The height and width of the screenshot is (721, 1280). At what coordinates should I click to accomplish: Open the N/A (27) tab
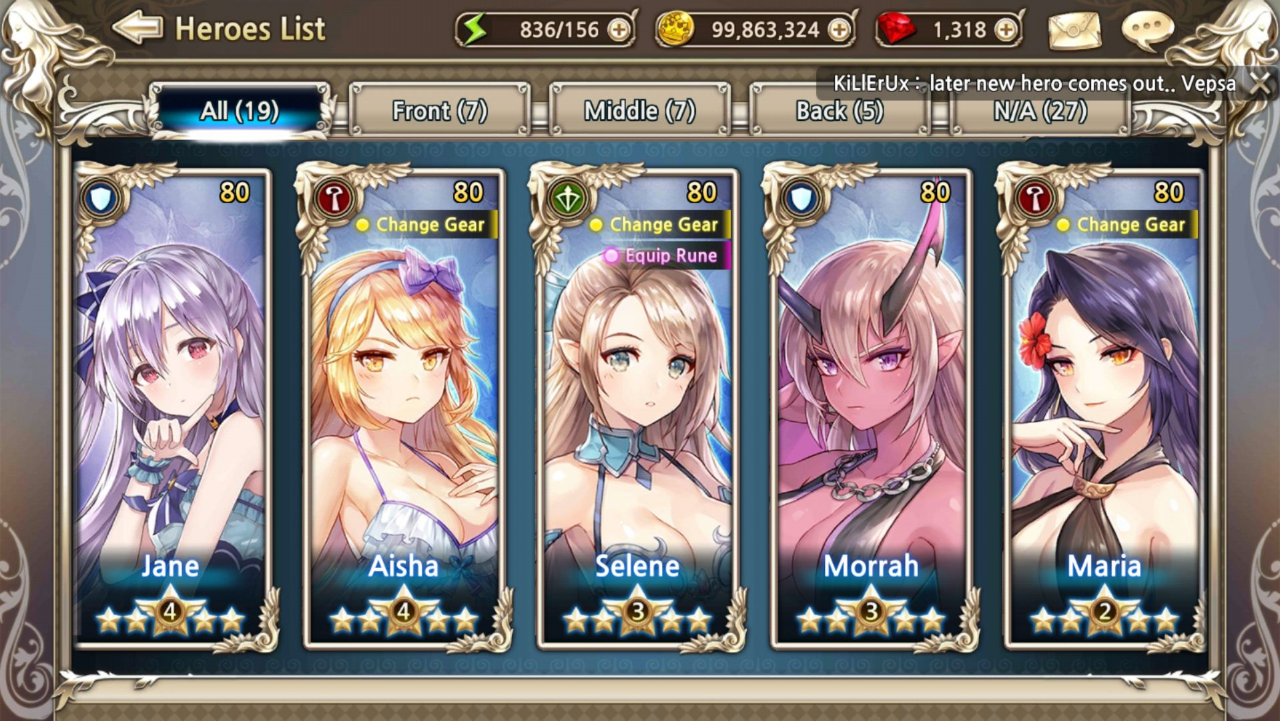[x=1040, y=110]
